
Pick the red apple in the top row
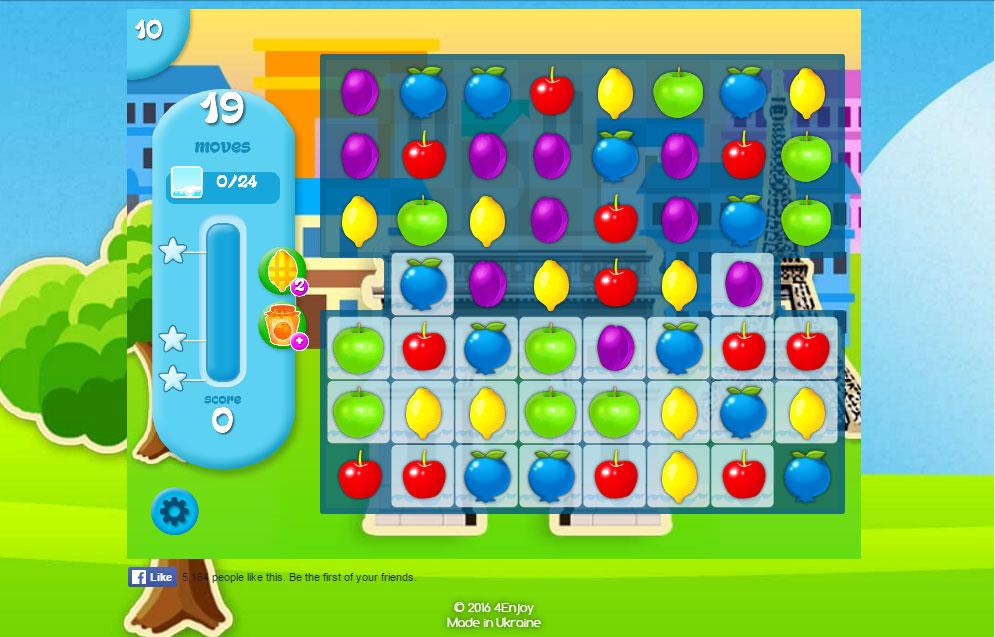click(x=551, y=93)
